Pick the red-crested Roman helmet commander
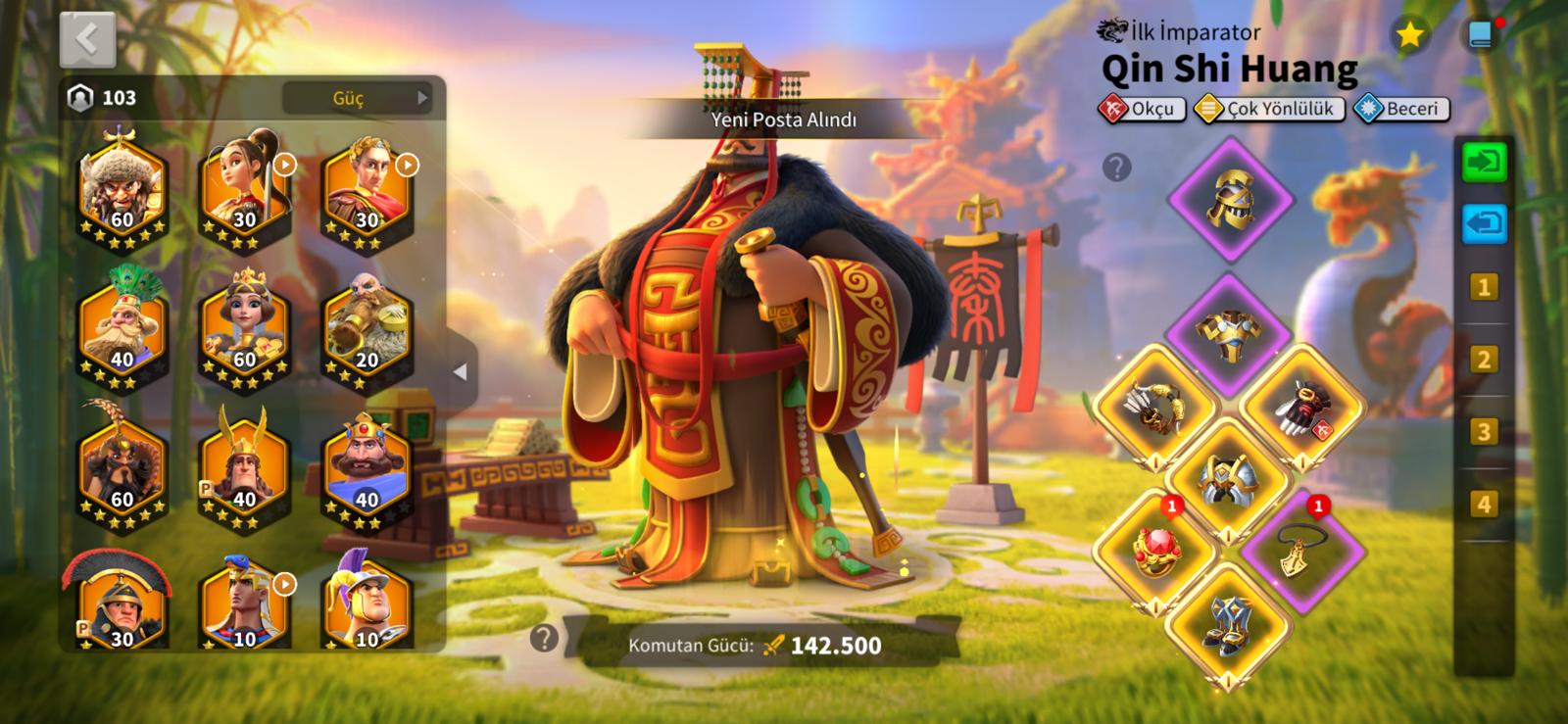Image resolution: width=1568 pixels, height=724 pixels. (x=122, y=603)
